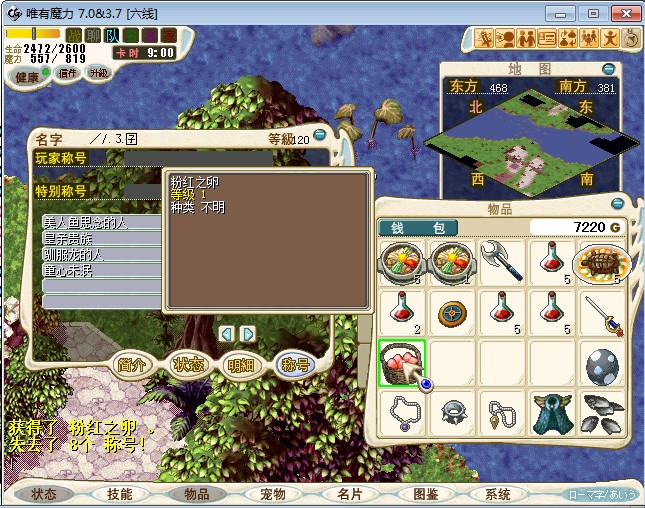Switch to the 简介 tab
645x508 pixels.
(133, 365)
